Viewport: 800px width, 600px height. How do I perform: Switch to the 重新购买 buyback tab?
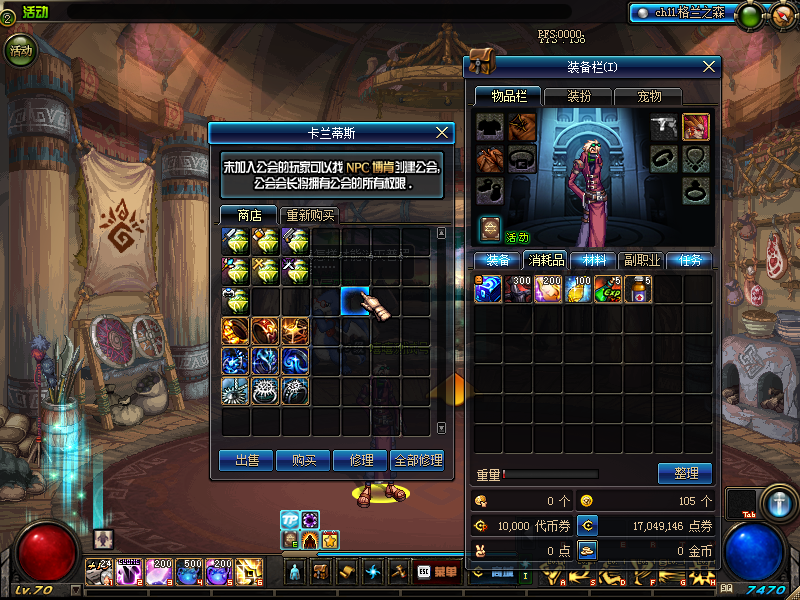tap(310, 216)
